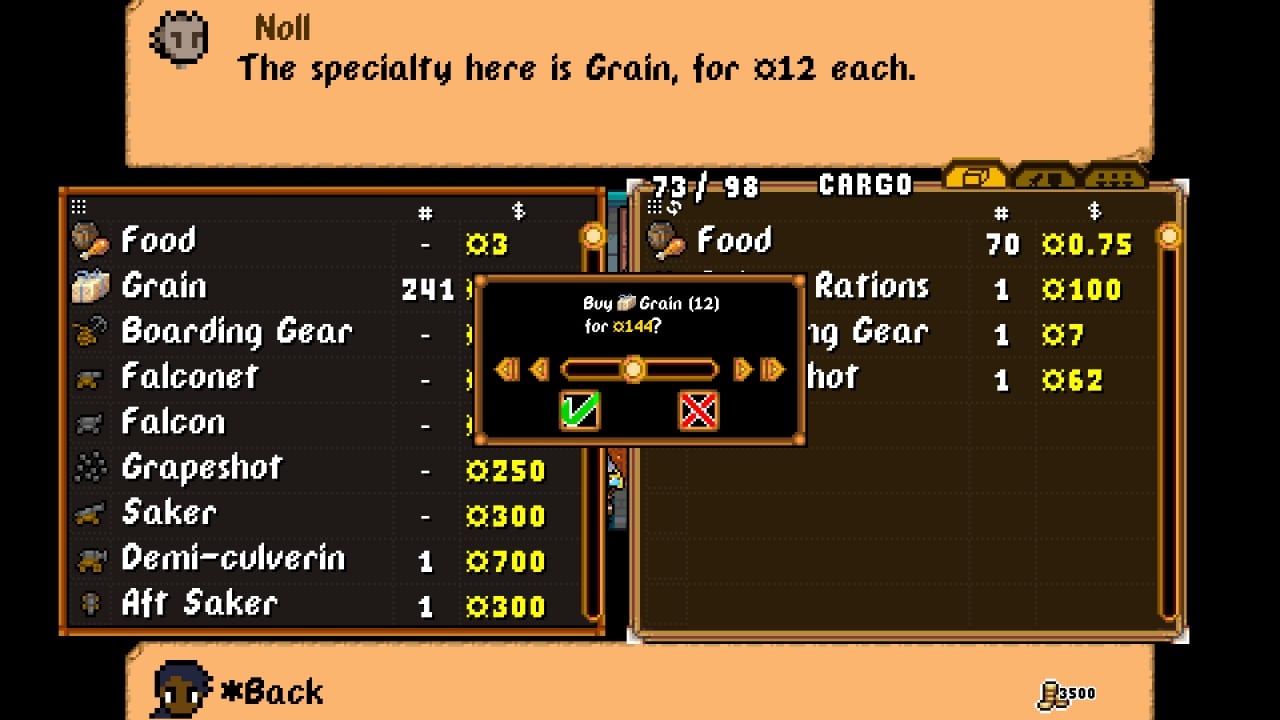Select Food in the cargo panel

pos(734,241)
